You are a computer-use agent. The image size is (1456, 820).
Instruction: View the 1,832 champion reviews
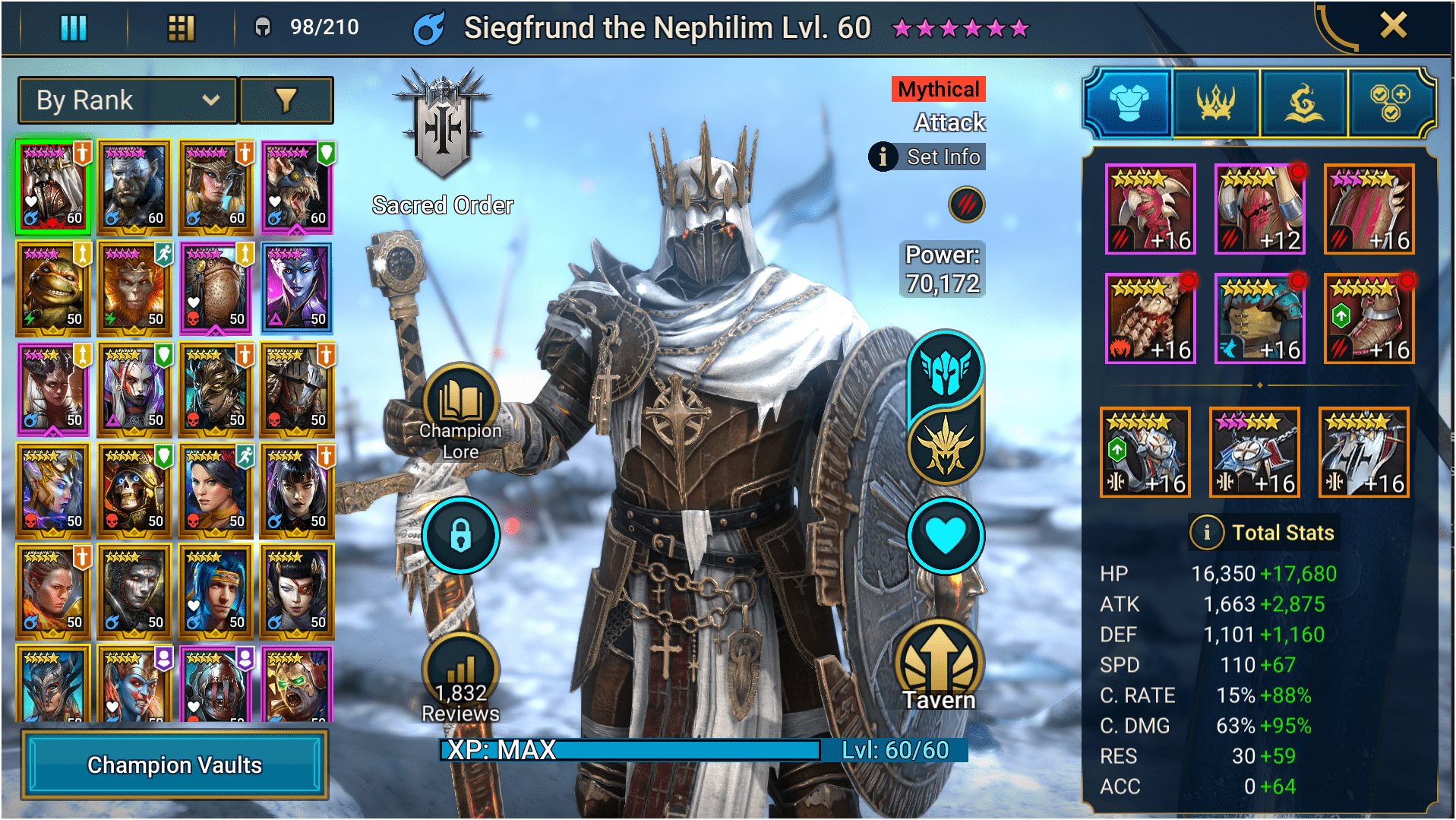coord(460,669)
